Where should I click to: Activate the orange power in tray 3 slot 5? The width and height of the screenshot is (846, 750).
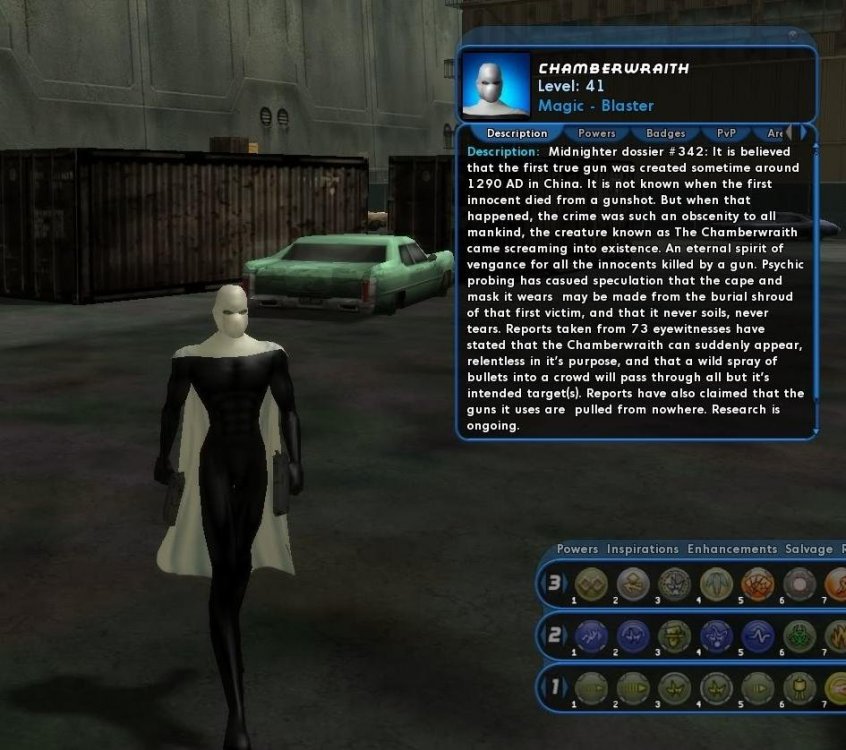(757, 584)
